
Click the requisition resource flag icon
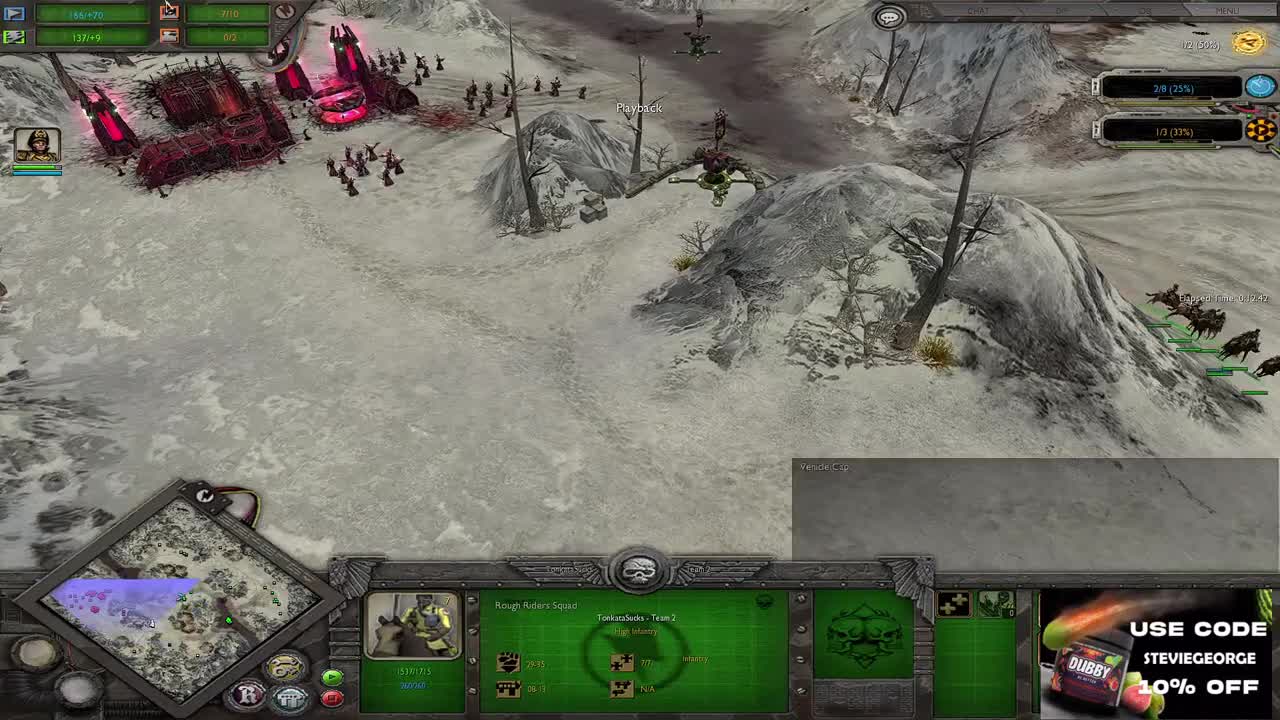pos(15,13)
